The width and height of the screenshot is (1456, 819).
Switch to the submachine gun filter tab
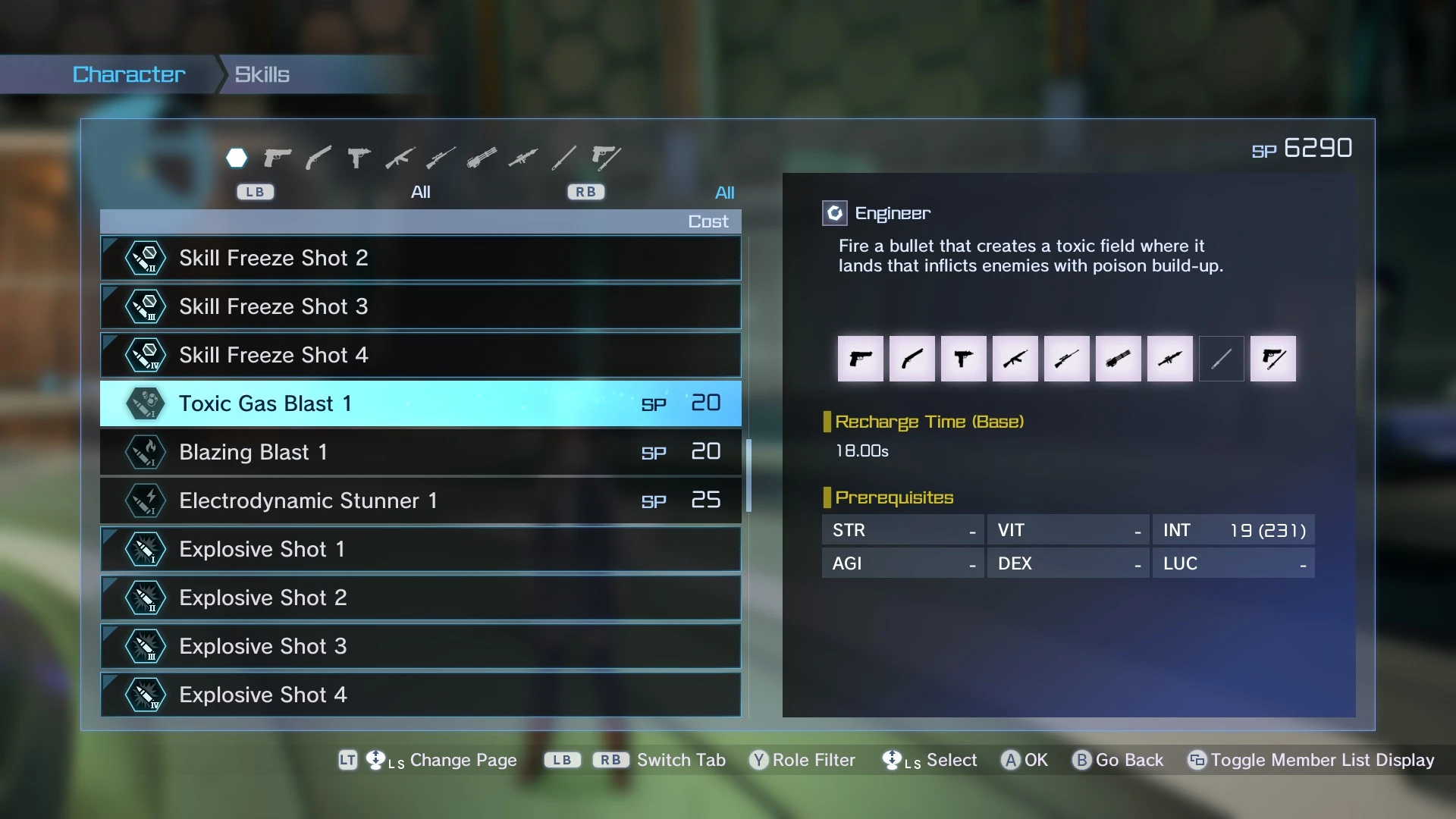tap(359, 158)
